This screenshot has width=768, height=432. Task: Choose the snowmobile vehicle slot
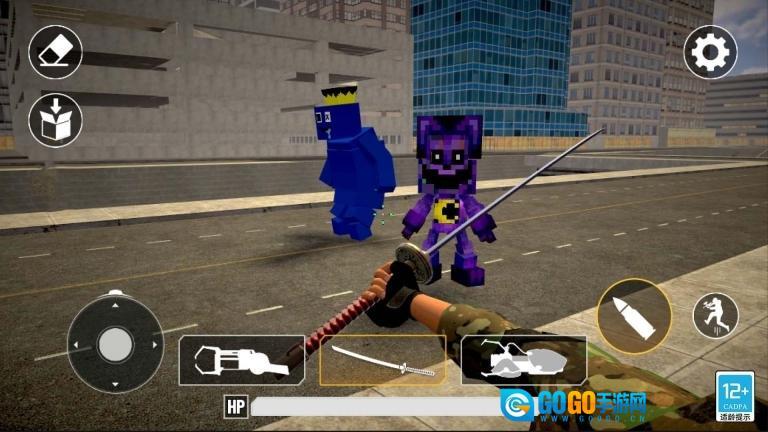523,360
